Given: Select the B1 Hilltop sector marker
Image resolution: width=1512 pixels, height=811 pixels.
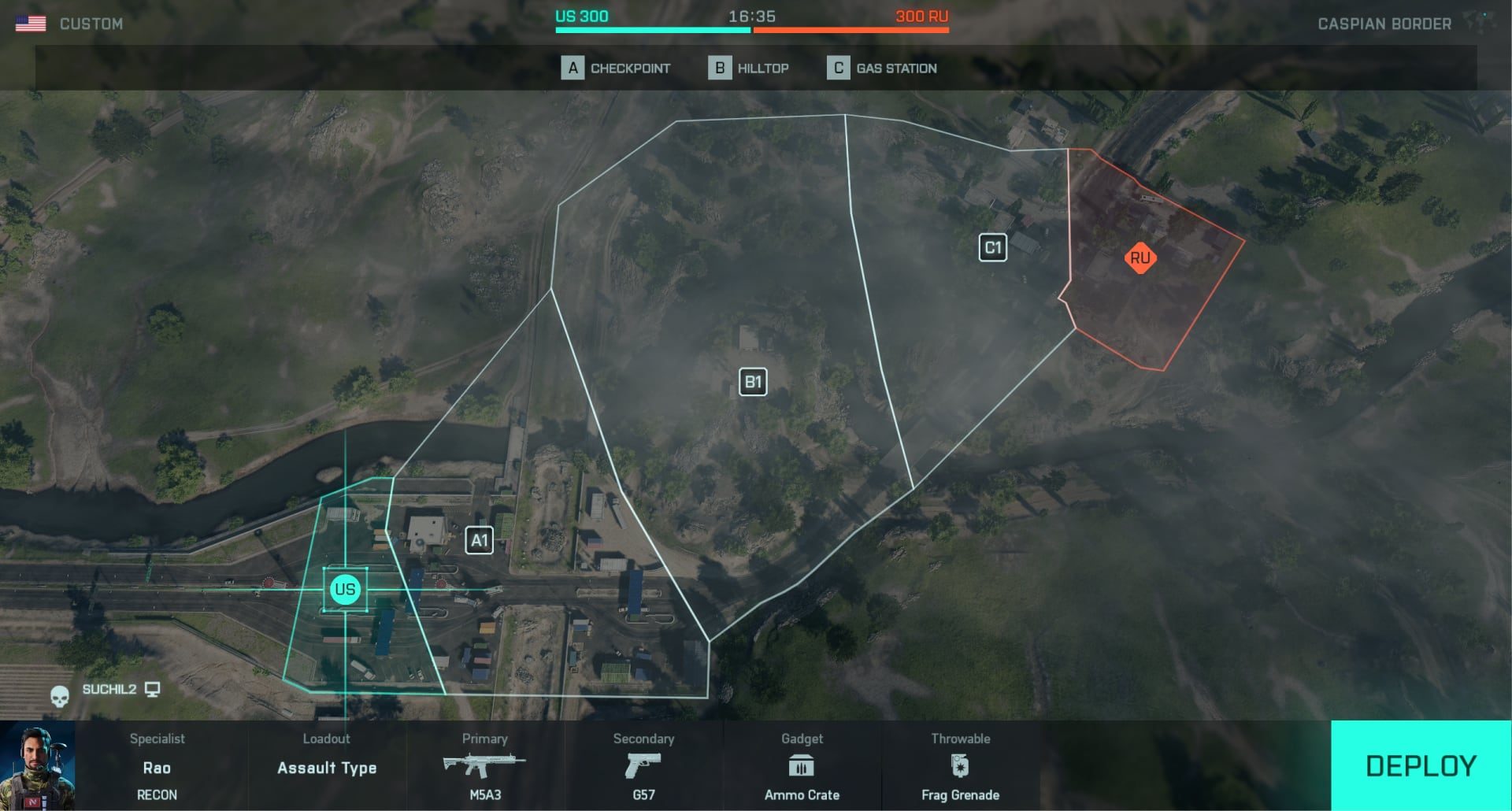Looking at the screenshot, I should pos(753,382).
